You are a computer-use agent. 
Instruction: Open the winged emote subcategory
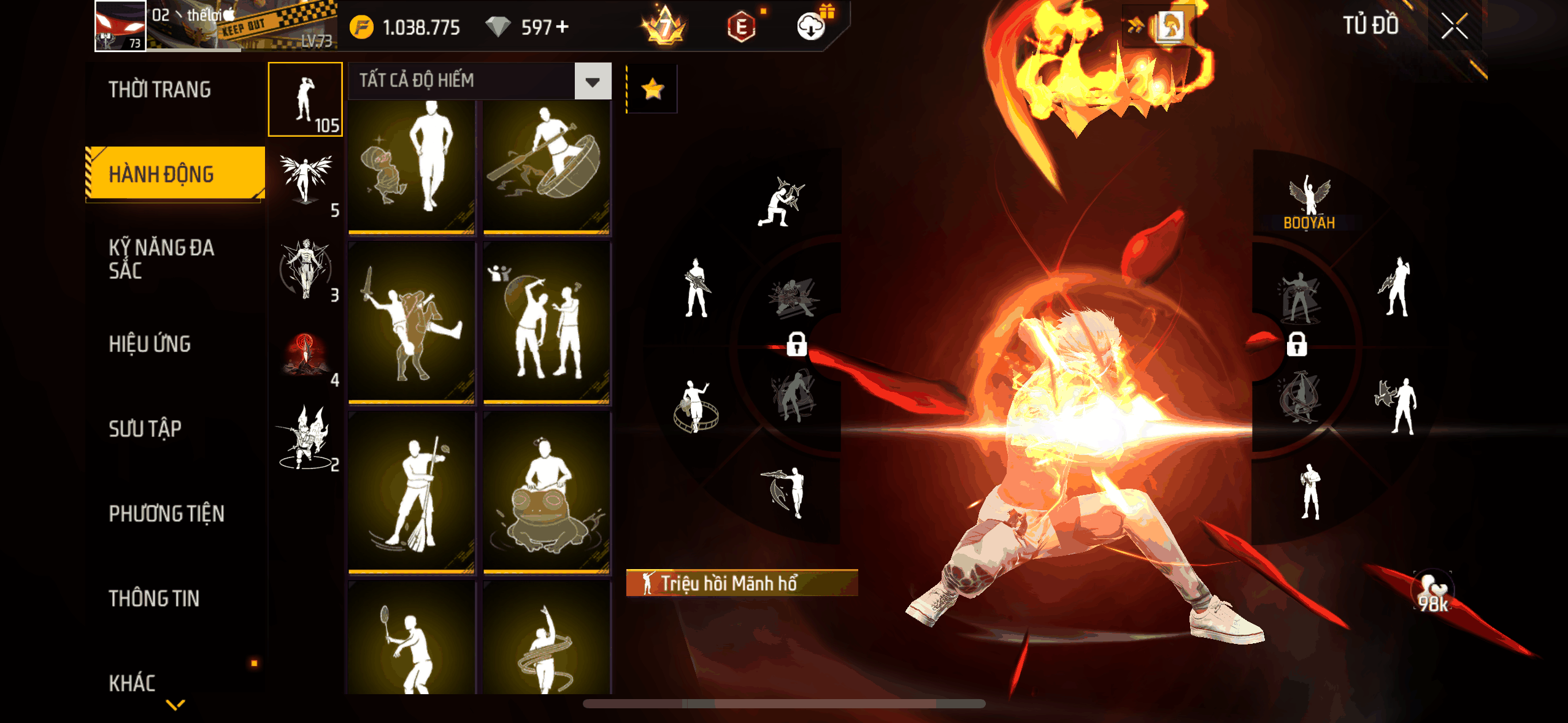coord(306,182)
